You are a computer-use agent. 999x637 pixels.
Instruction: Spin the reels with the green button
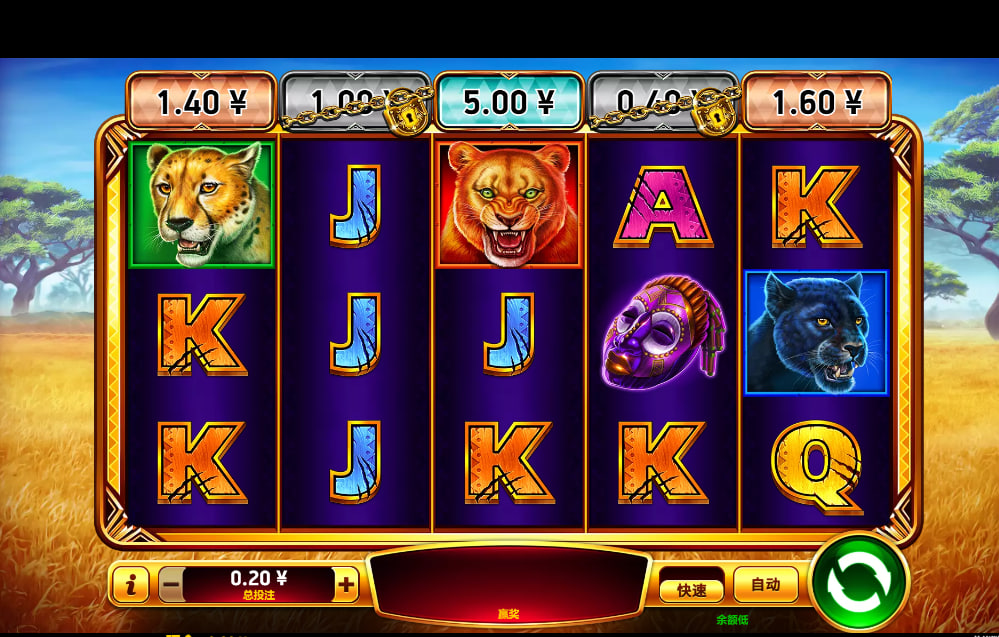tap(859, 583)
